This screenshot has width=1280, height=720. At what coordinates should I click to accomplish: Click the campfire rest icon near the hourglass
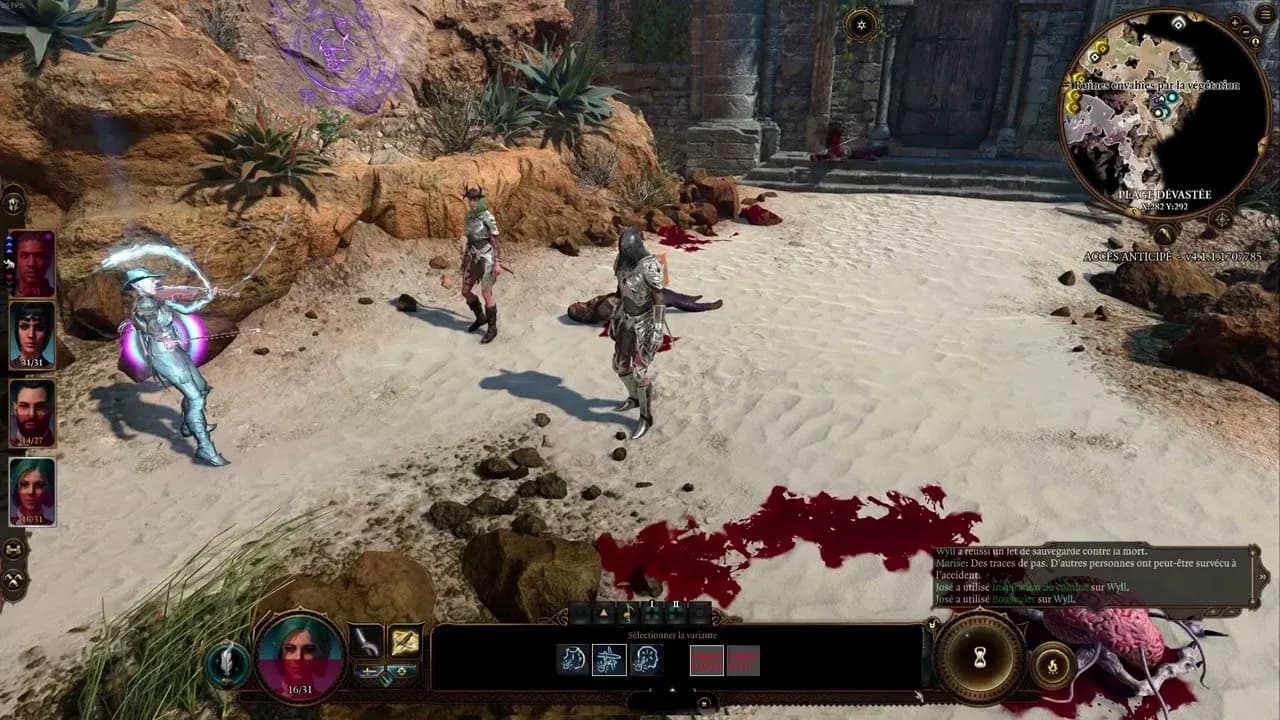(1052, 665)
